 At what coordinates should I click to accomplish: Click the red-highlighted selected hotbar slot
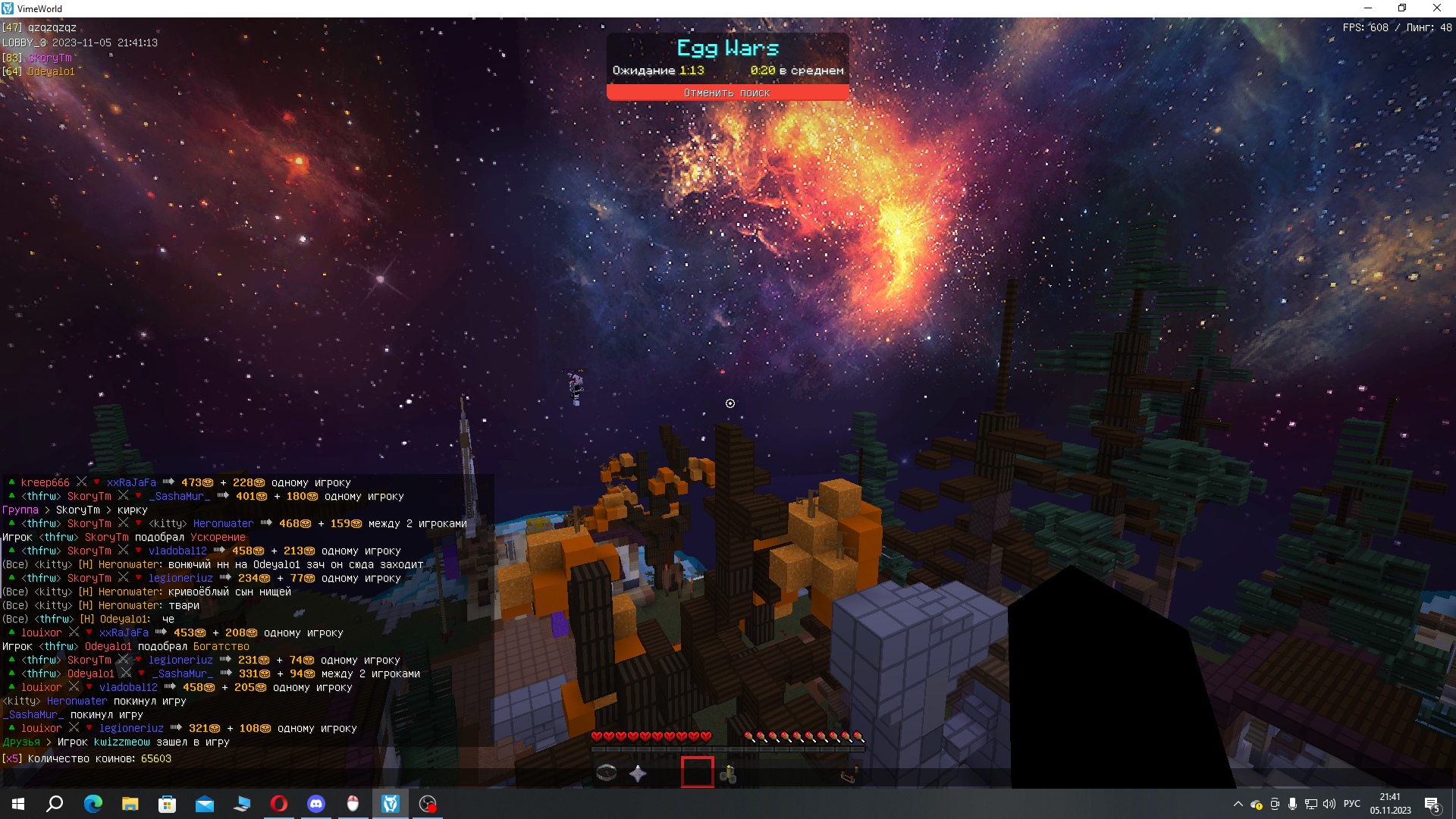(x=697, y=773)
